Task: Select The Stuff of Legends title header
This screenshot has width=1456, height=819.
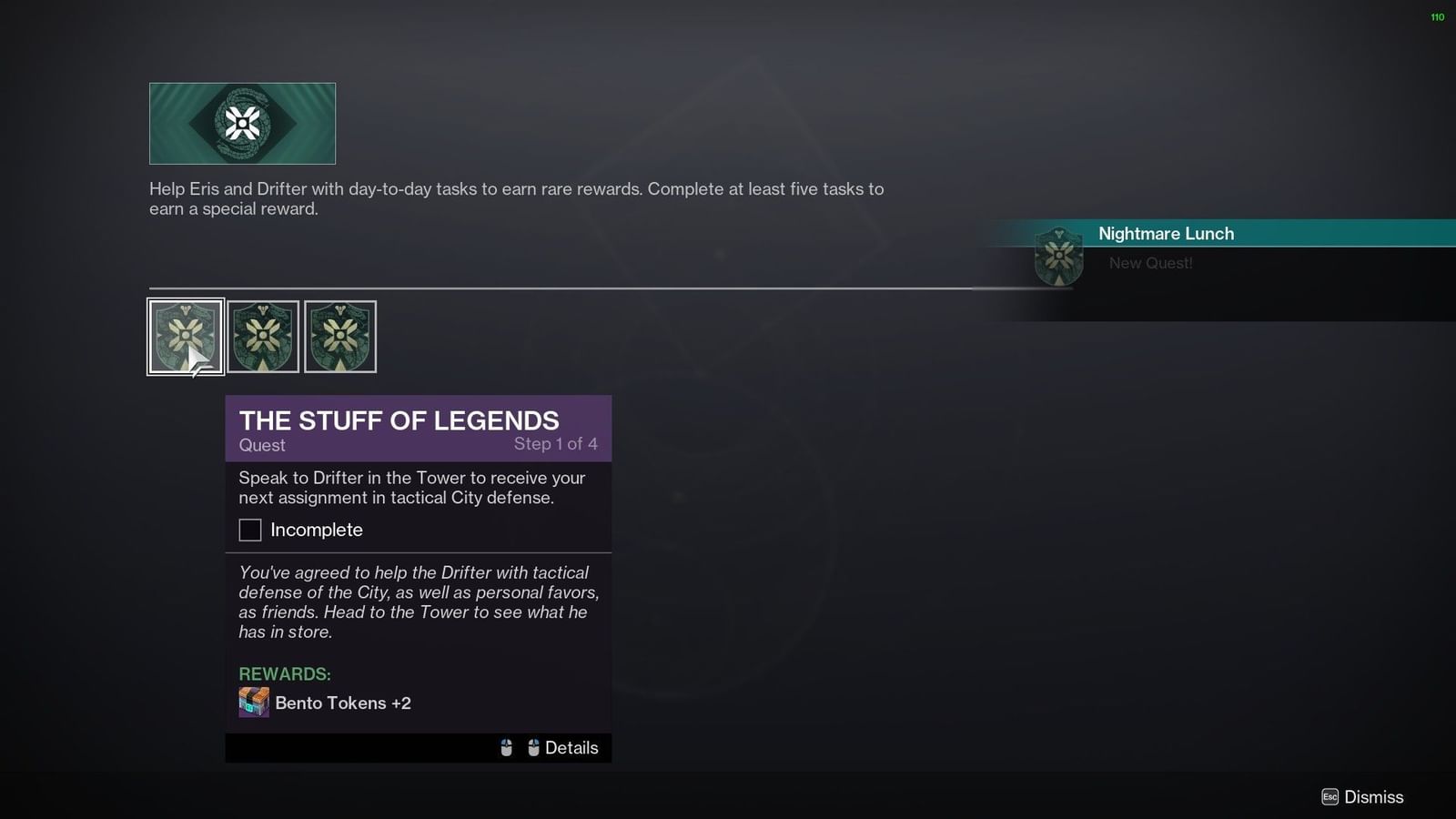Action: coord(398,420)
